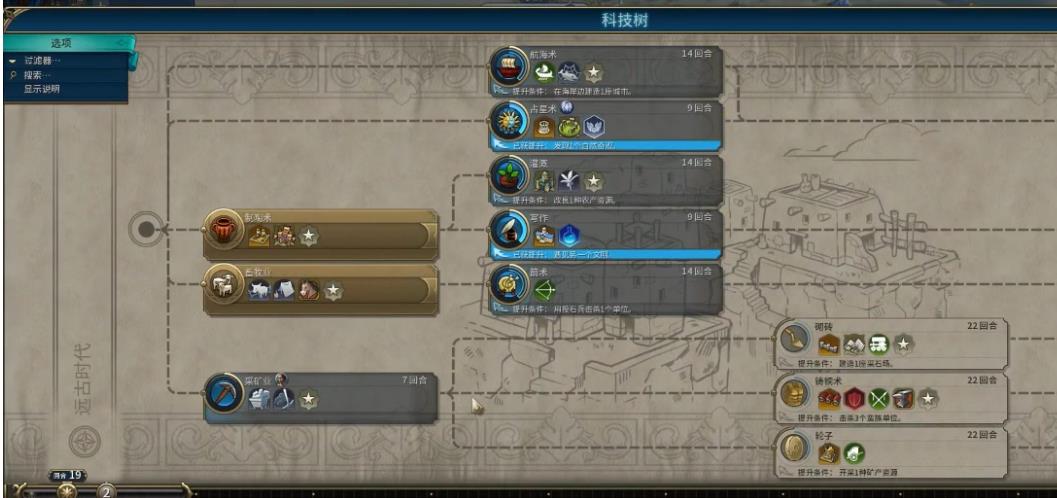The image size is (1057, 498).
Task: Select the 显示说明 show legend option
Action: [42, 88]
